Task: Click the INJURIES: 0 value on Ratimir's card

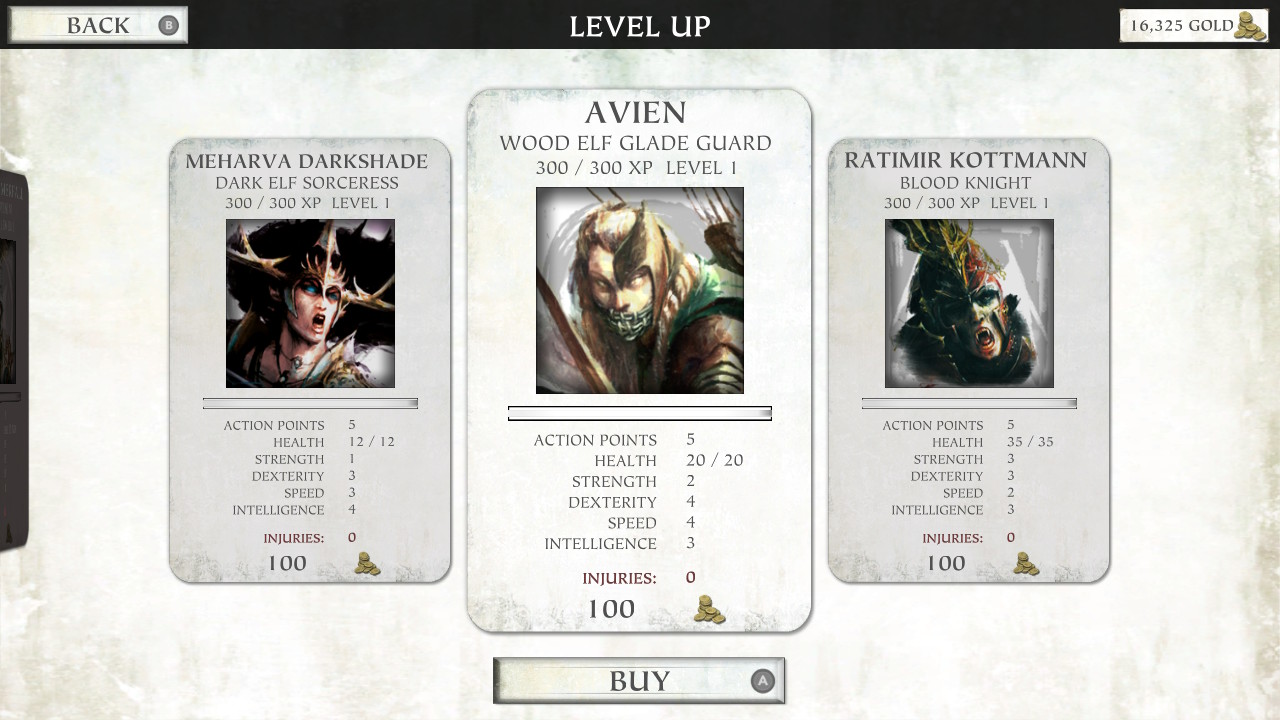Action: (1011, 536)
